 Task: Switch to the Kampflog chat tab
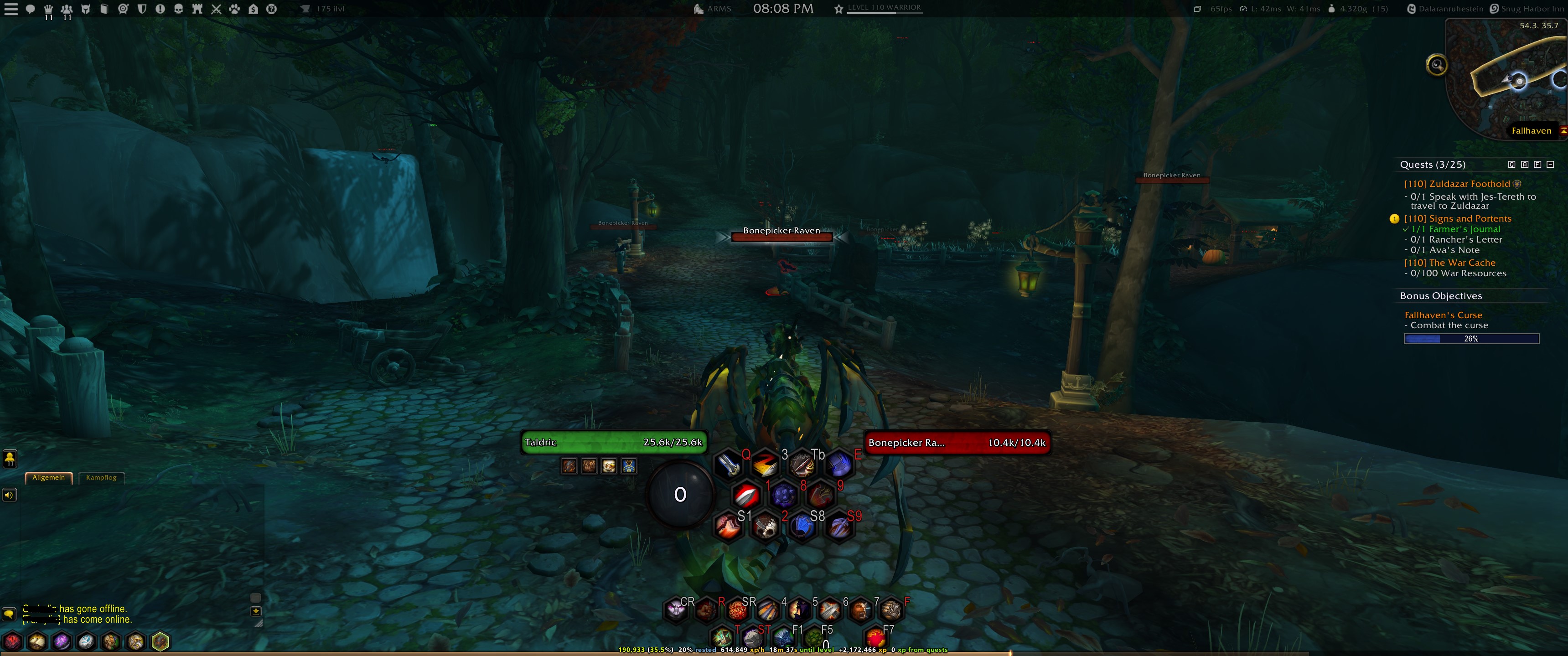[x=102, y=478]
